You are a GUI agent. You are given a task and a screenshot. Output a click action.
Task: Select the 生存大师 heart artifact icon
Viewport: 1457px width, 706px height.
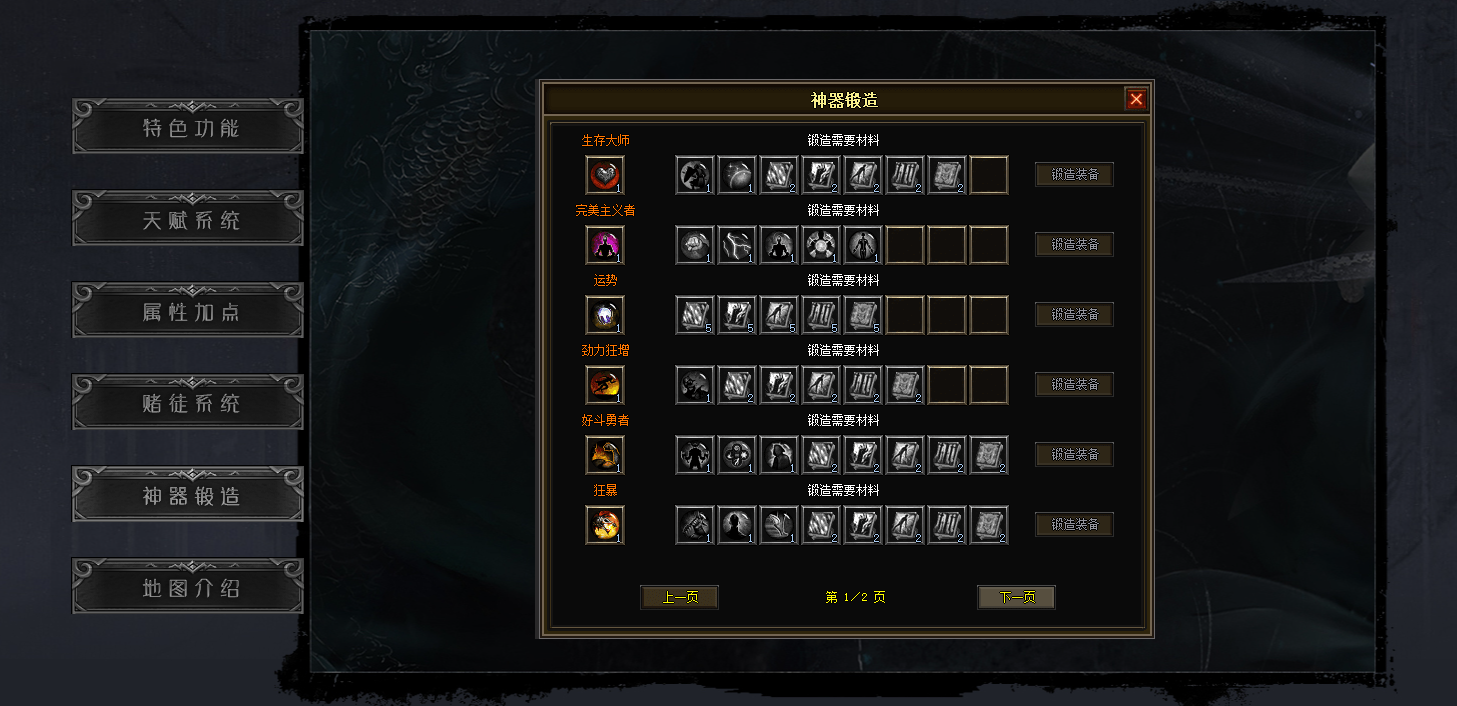605,175
